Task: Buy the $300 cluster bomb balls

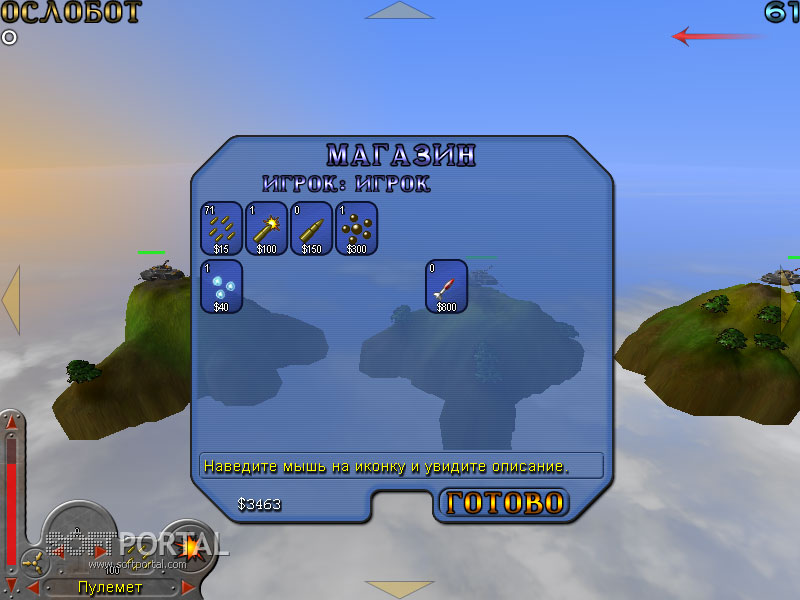Action: (x=356, y=228)
